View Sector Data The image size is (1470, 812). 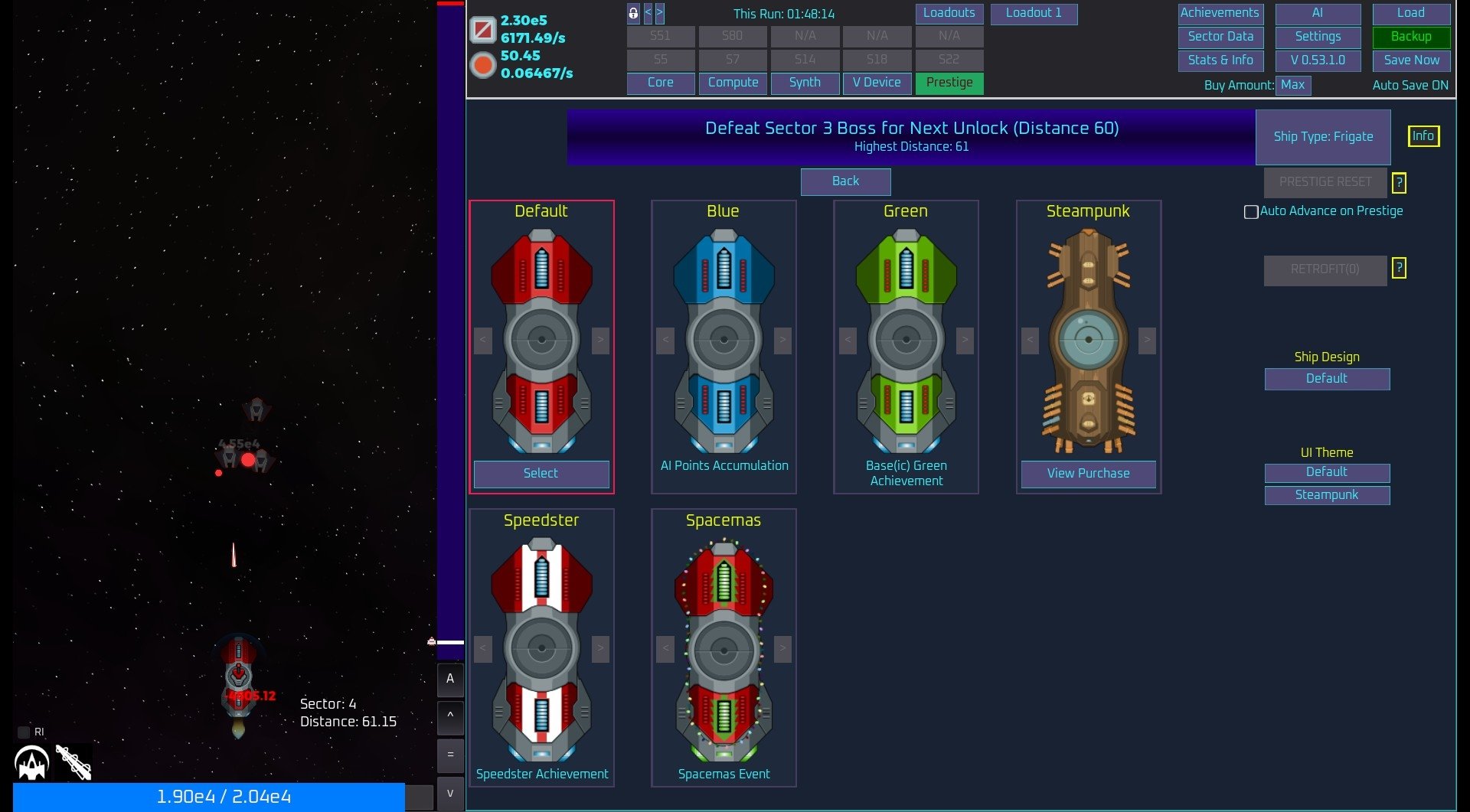coord(1220,37)
